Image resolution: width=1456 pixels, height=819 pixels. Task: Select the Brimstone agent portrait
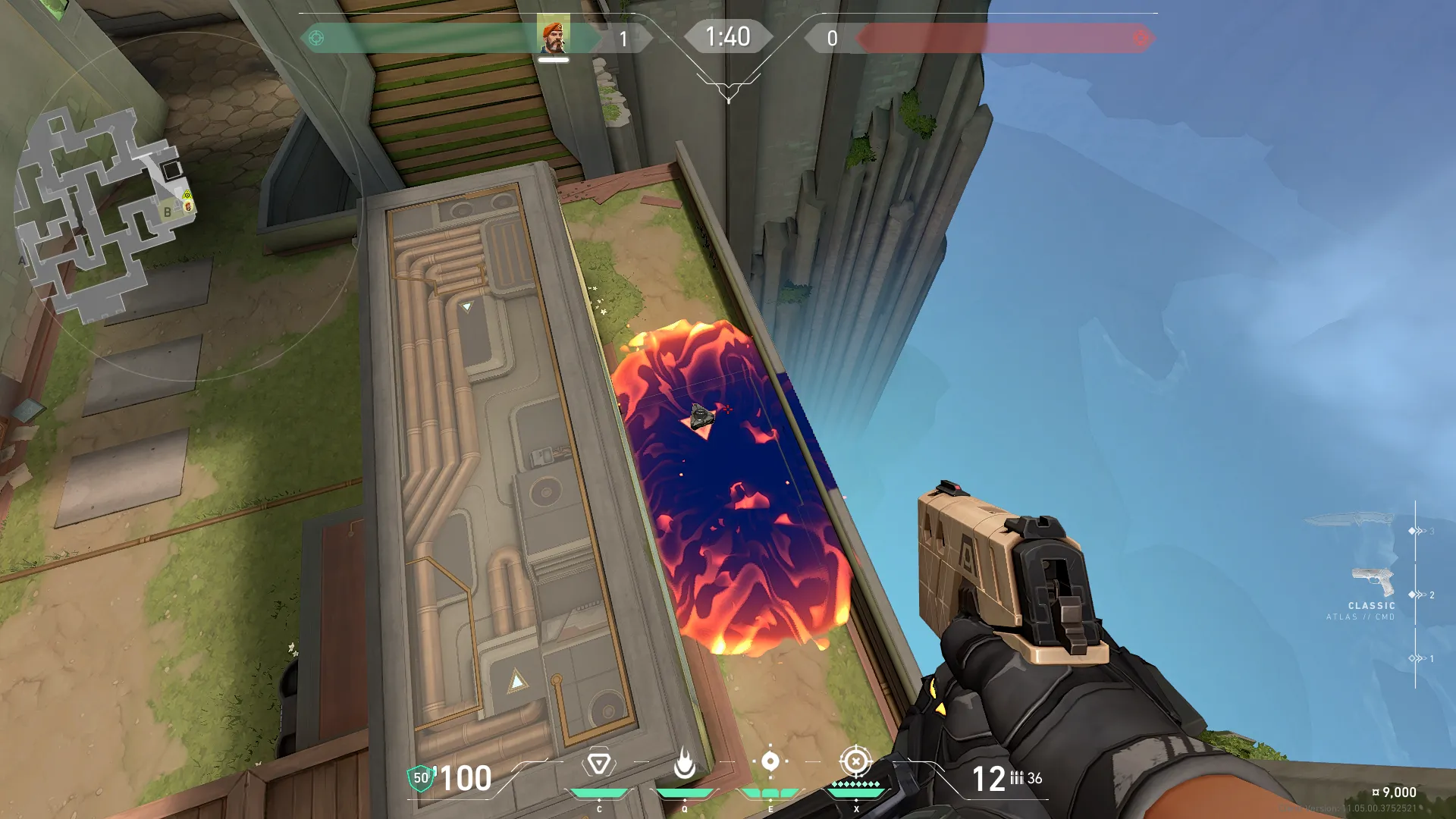click(x=553, y=36)
